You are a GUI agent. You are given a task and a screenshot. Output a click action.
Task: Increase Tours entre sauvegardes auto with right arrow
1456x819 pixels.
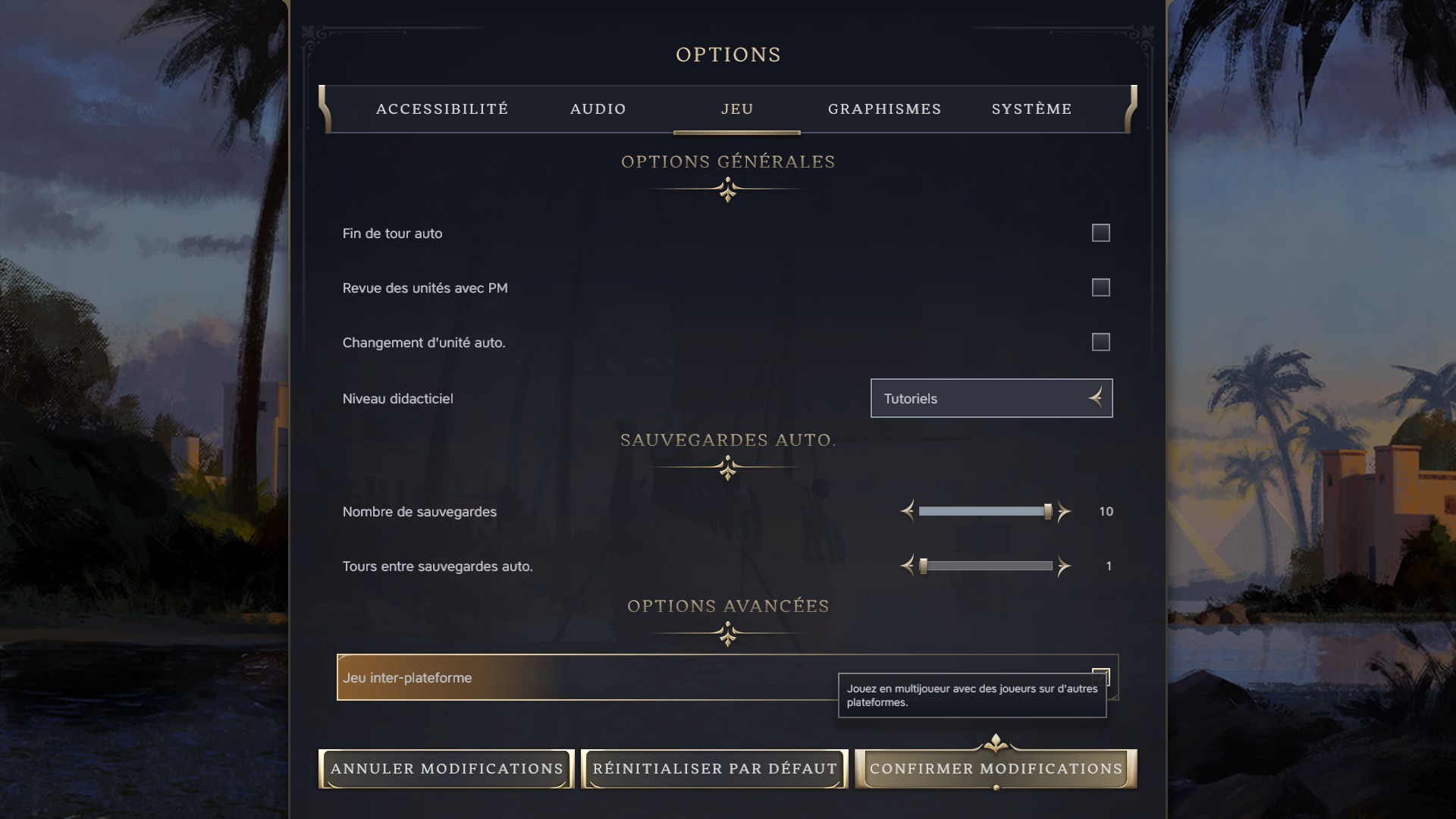click(x=1063, y=566)
